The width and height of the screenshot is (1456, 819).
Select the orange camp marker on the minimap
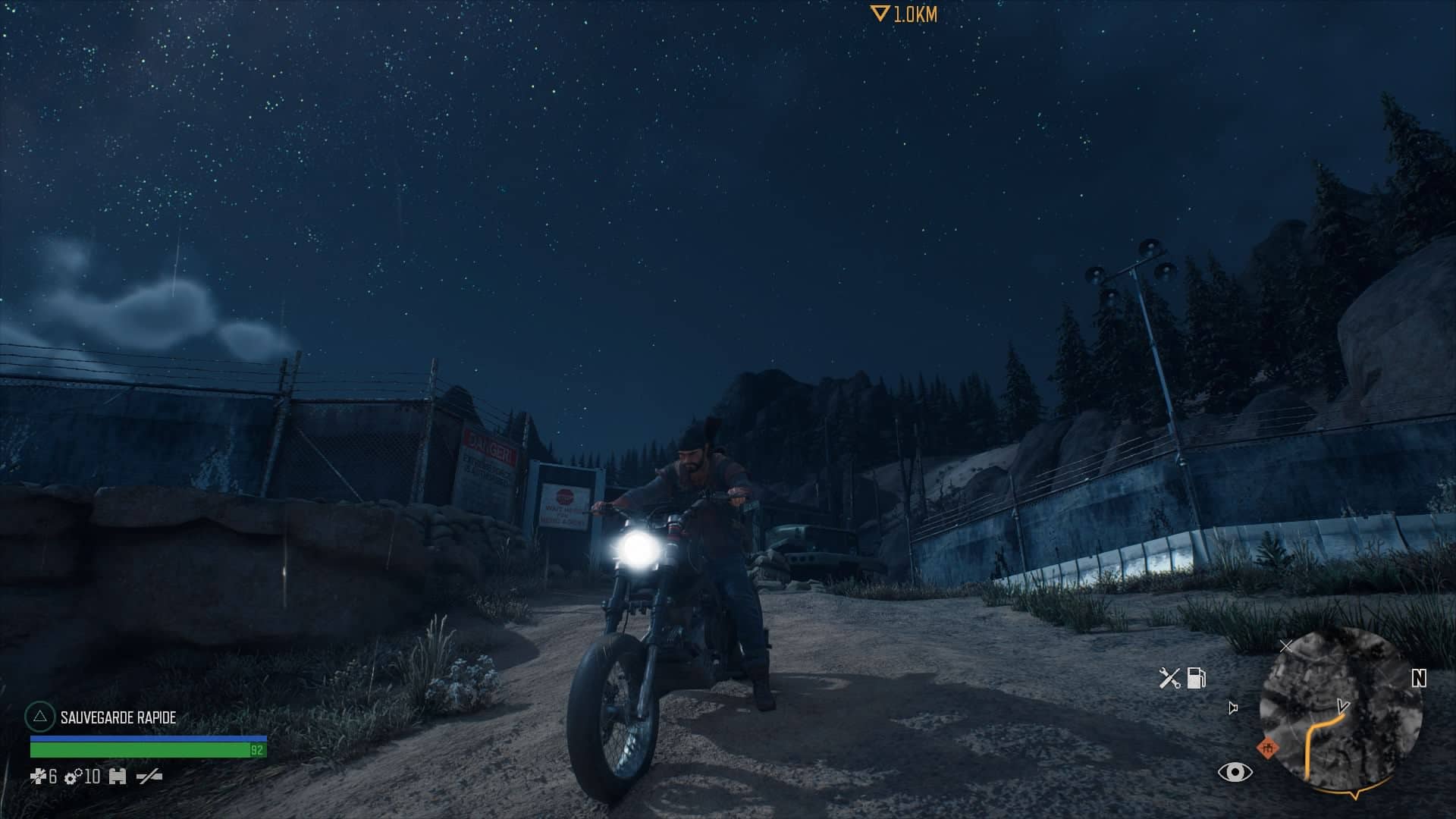[1266, 748]
